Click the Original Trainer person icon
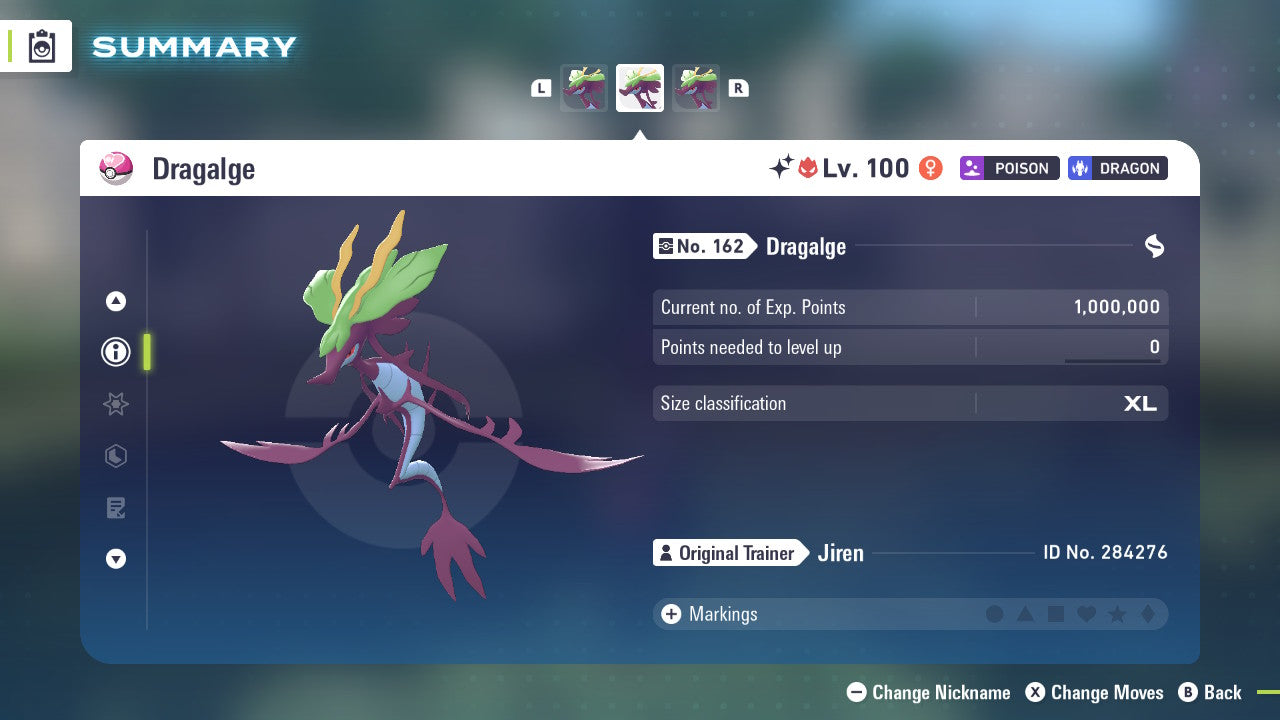The image size is (1280, 720). coord(668,553)
